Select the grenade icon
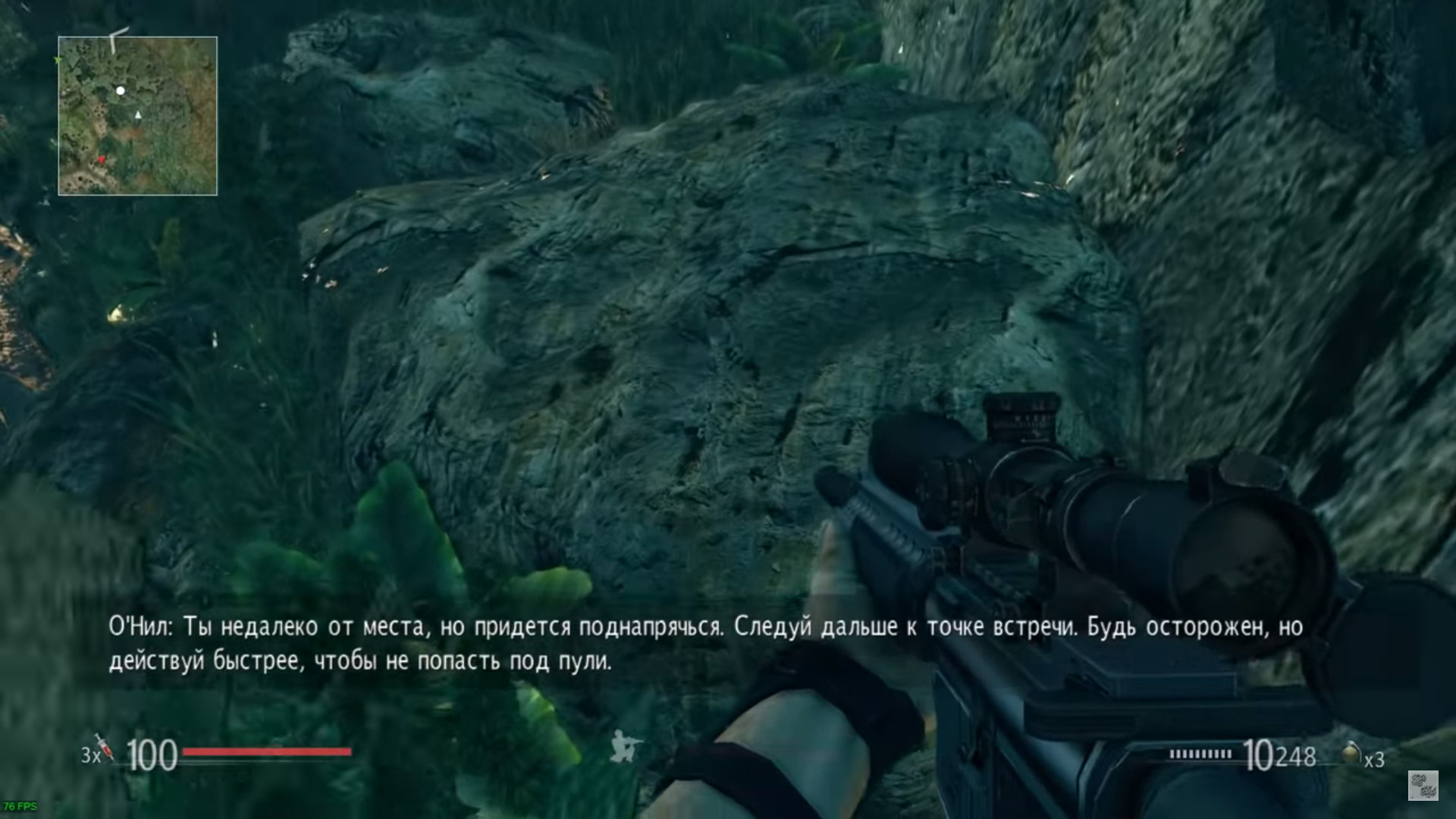Viewport: 1456px width, 819px height. 1351,753
